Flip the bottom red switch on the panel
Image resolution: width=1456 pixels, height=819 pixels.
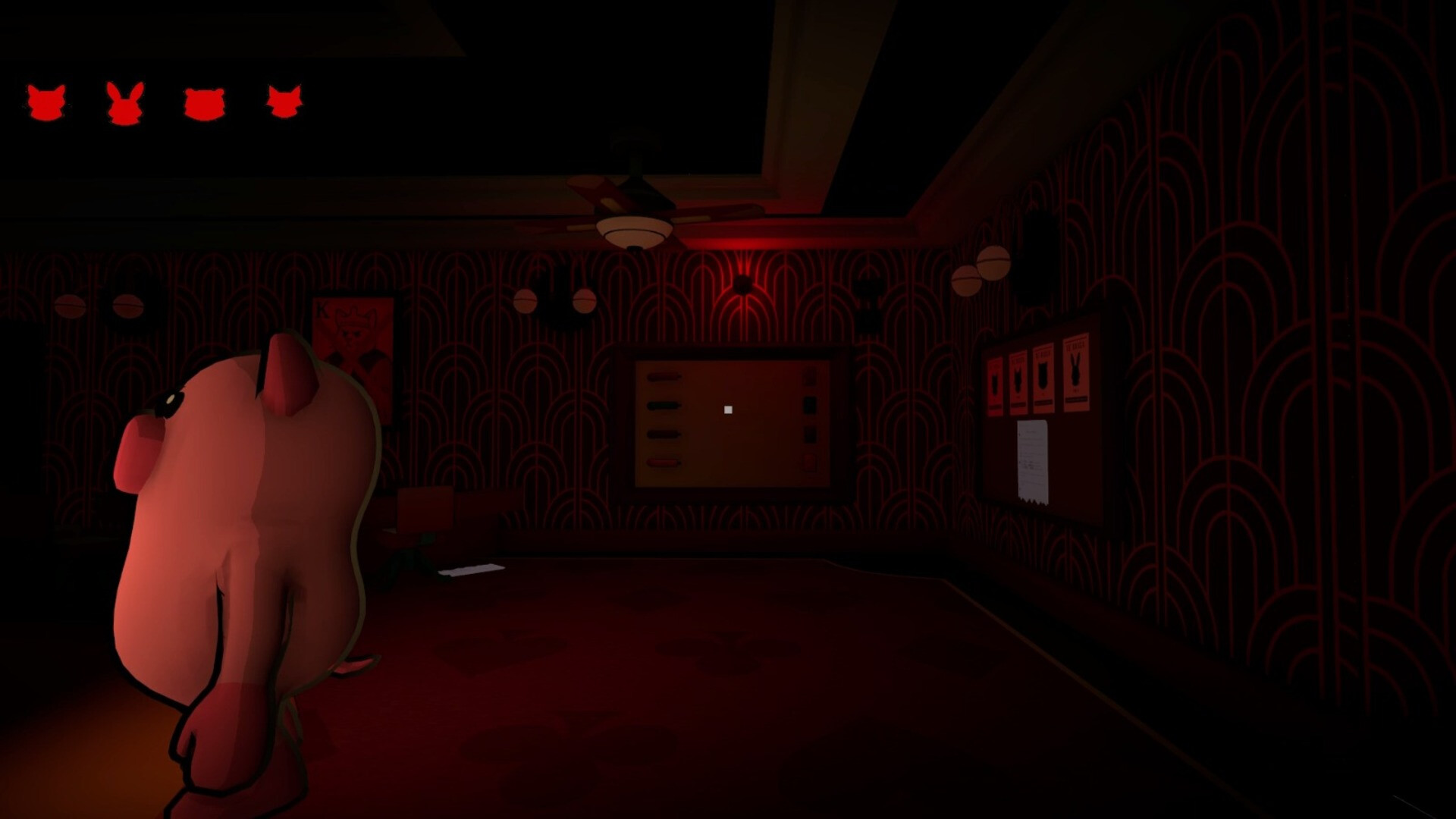pos(664,463)
